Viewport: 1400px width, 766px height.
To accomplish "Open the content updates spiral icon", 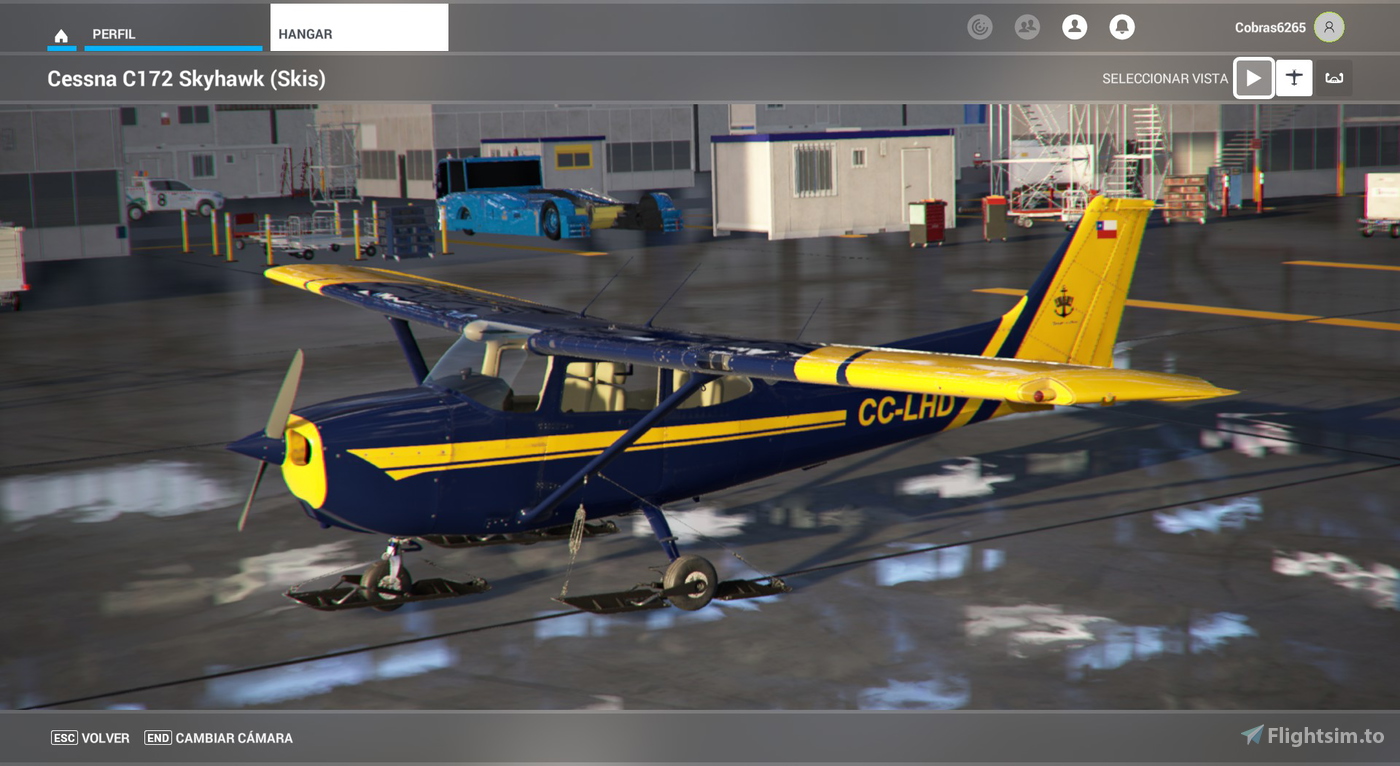I will [980, 27].
